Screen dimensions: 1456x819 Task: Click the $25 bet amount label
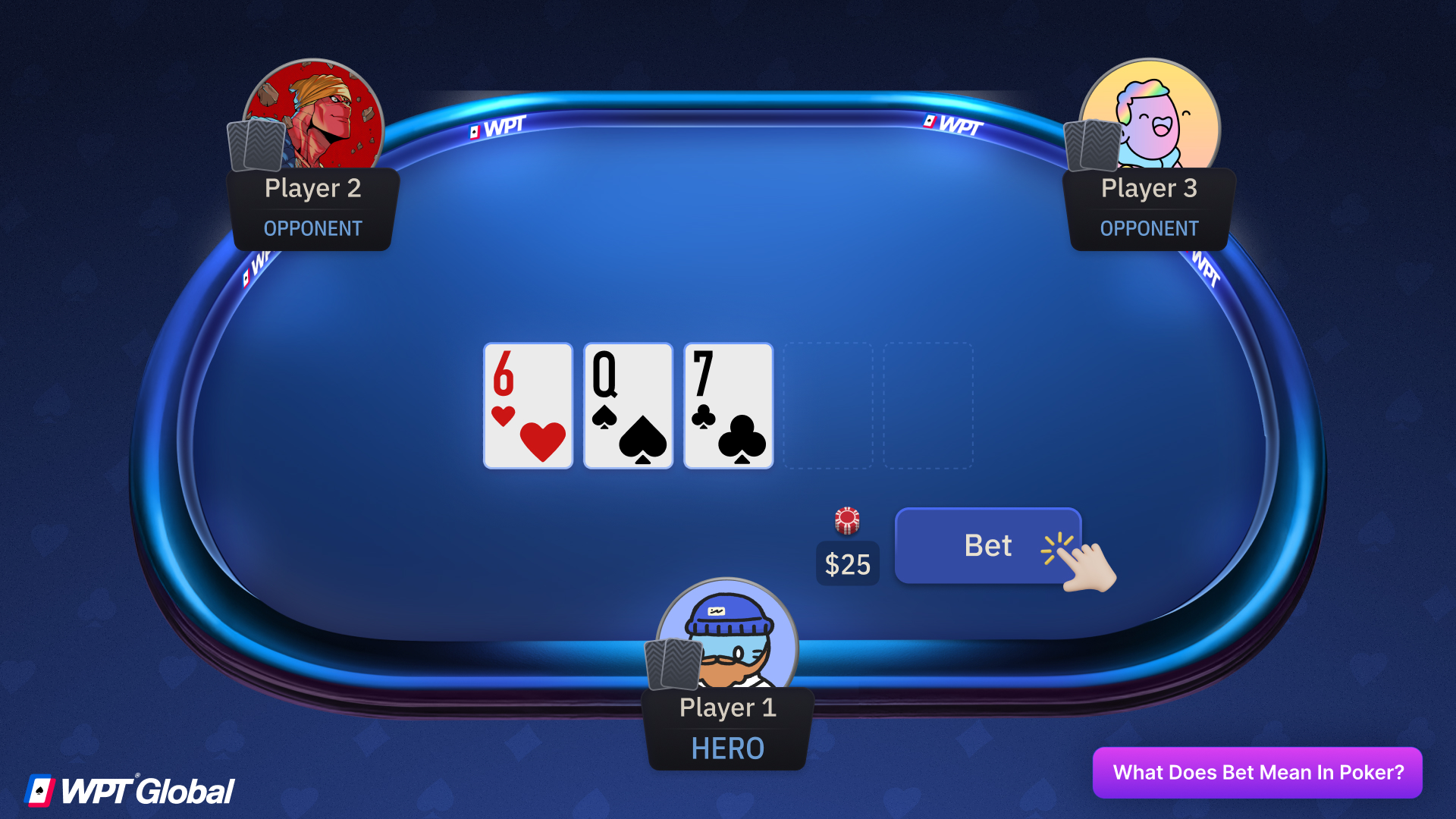coord(847,564)
